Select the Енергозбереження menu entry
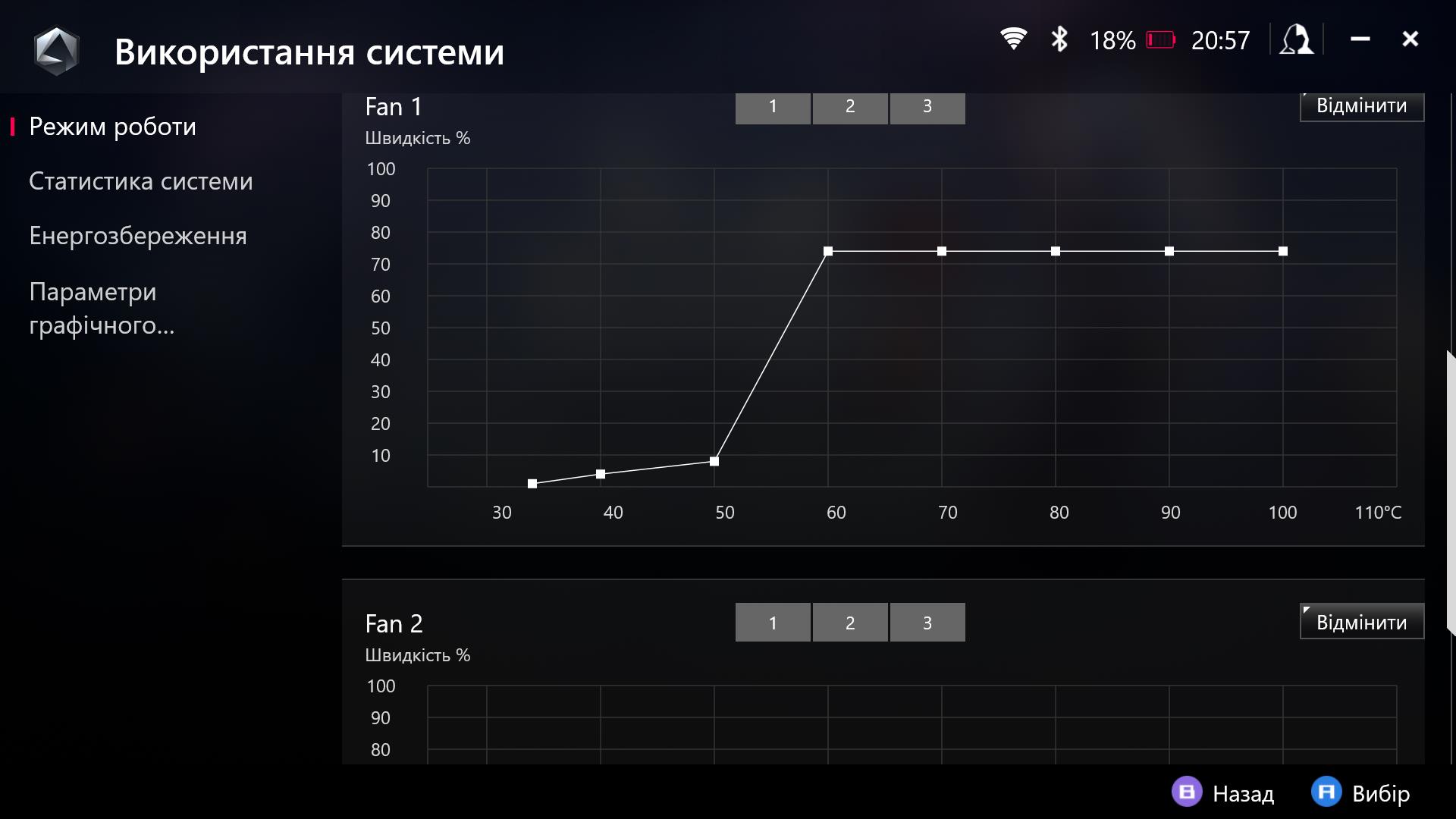The height and width of the screenshot is (819, 1456). 137,236
